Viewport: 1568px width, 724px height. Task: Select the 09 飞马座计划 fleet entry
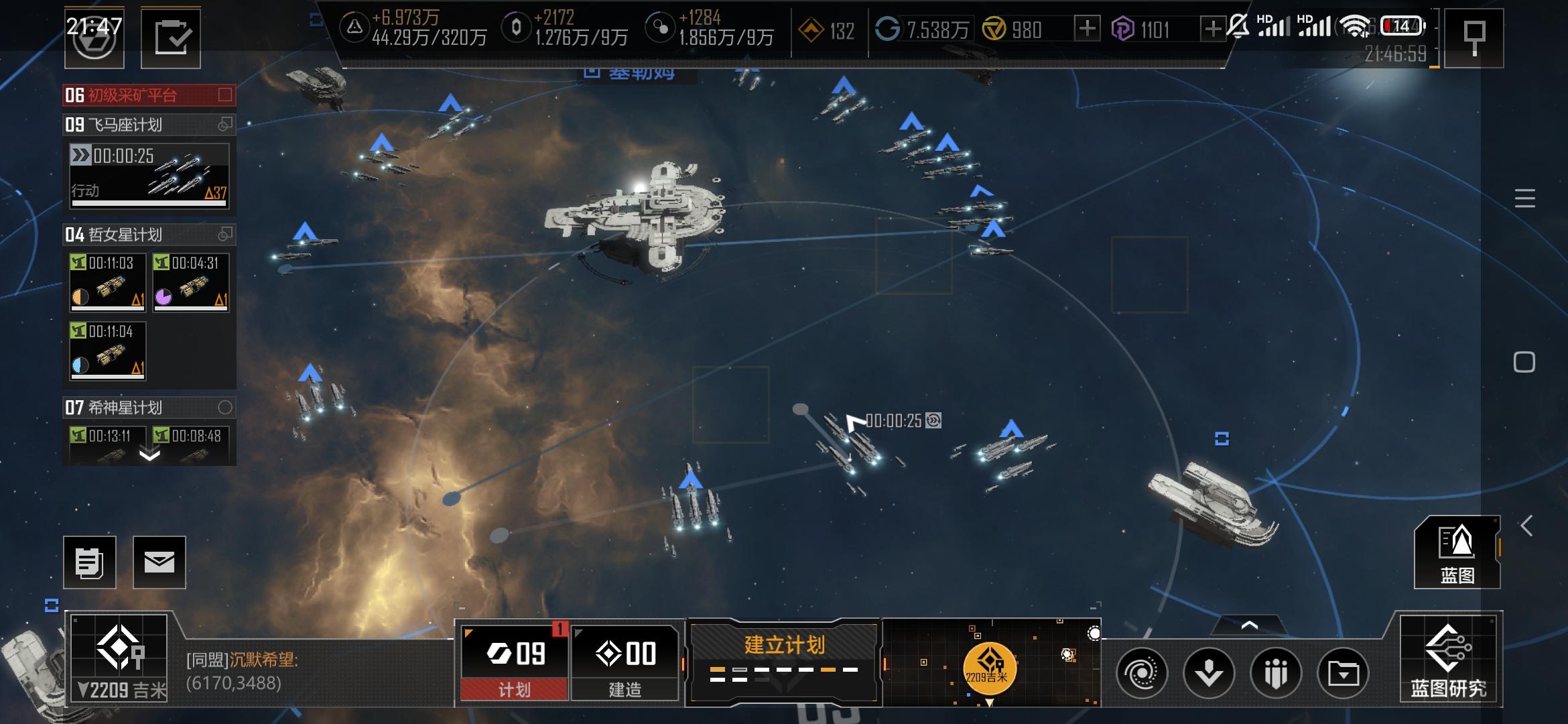pyautogui.click(x=148, y=125)
